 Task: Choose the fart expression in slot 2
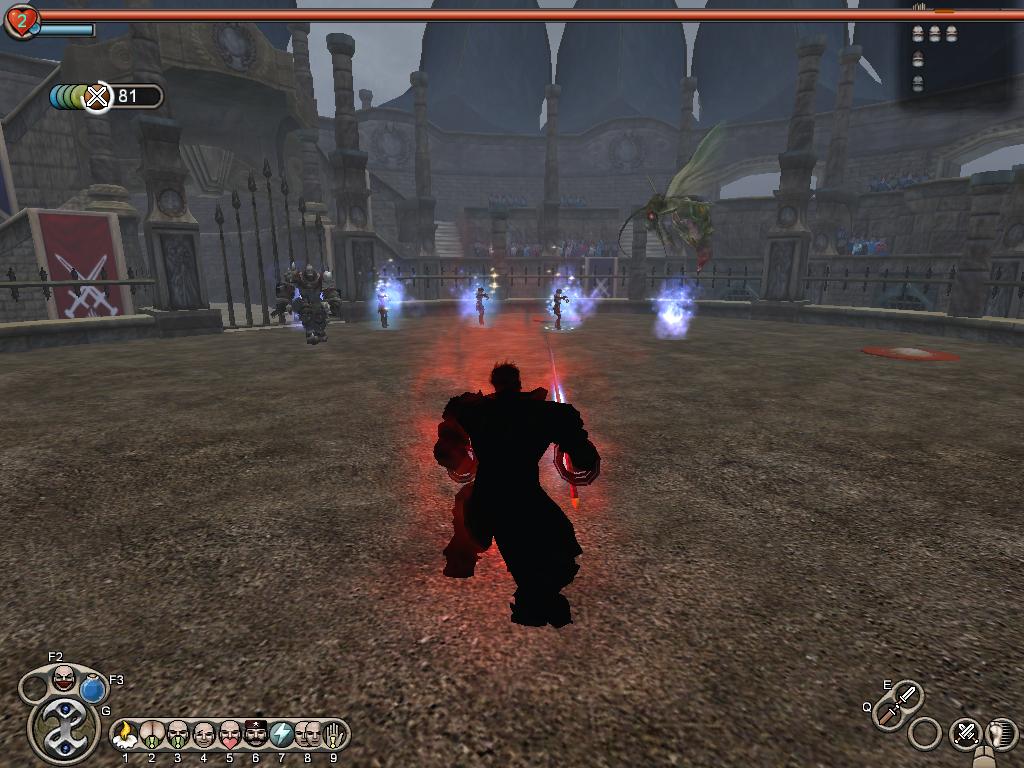(x=152, y=734)
